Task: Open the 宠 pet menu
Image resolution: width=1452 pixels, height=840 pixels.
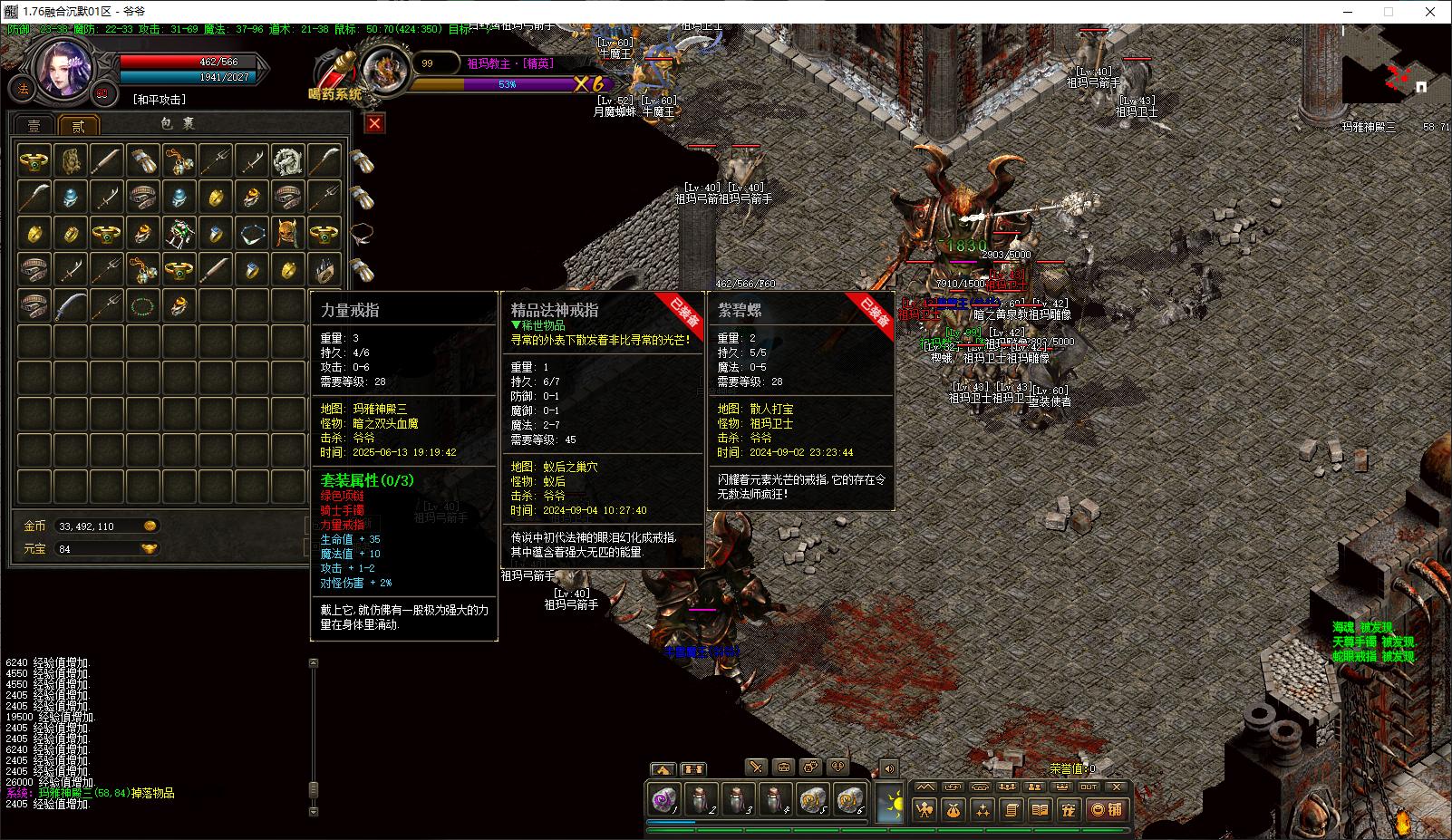Action: pos(1069,809)
